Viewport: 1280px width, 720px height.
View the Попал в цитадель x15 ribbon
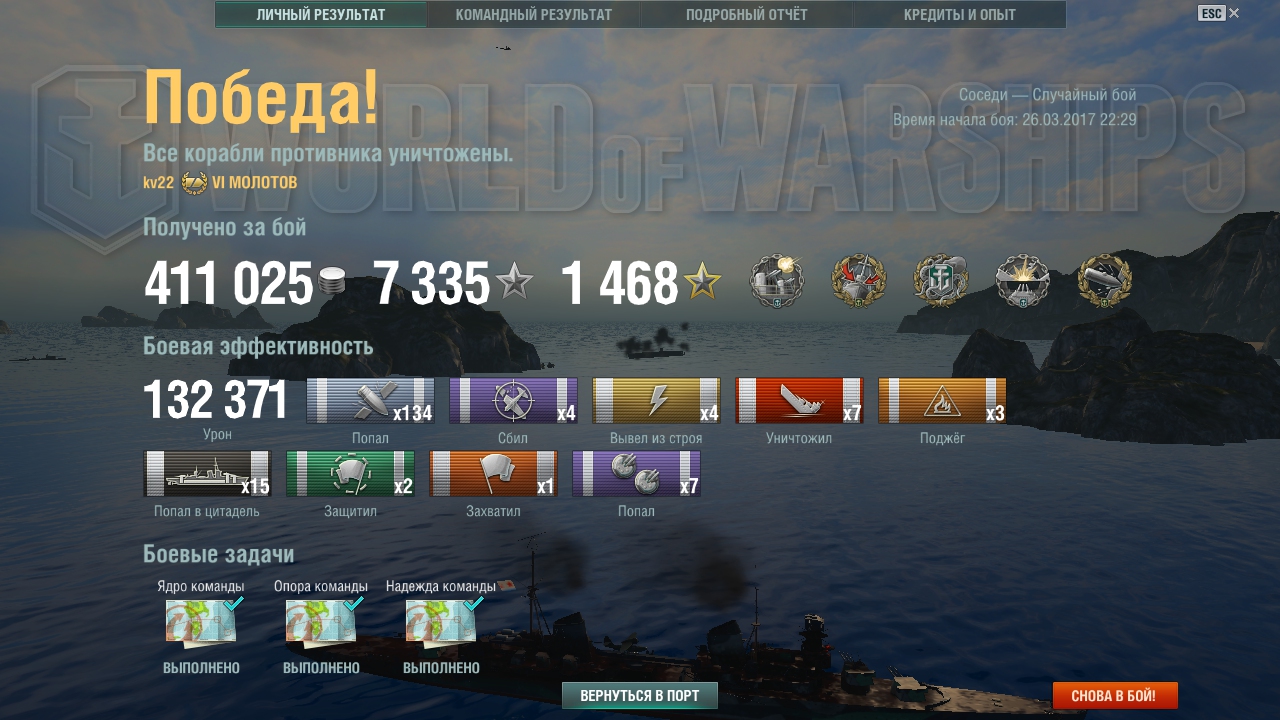tap(207, 473)
